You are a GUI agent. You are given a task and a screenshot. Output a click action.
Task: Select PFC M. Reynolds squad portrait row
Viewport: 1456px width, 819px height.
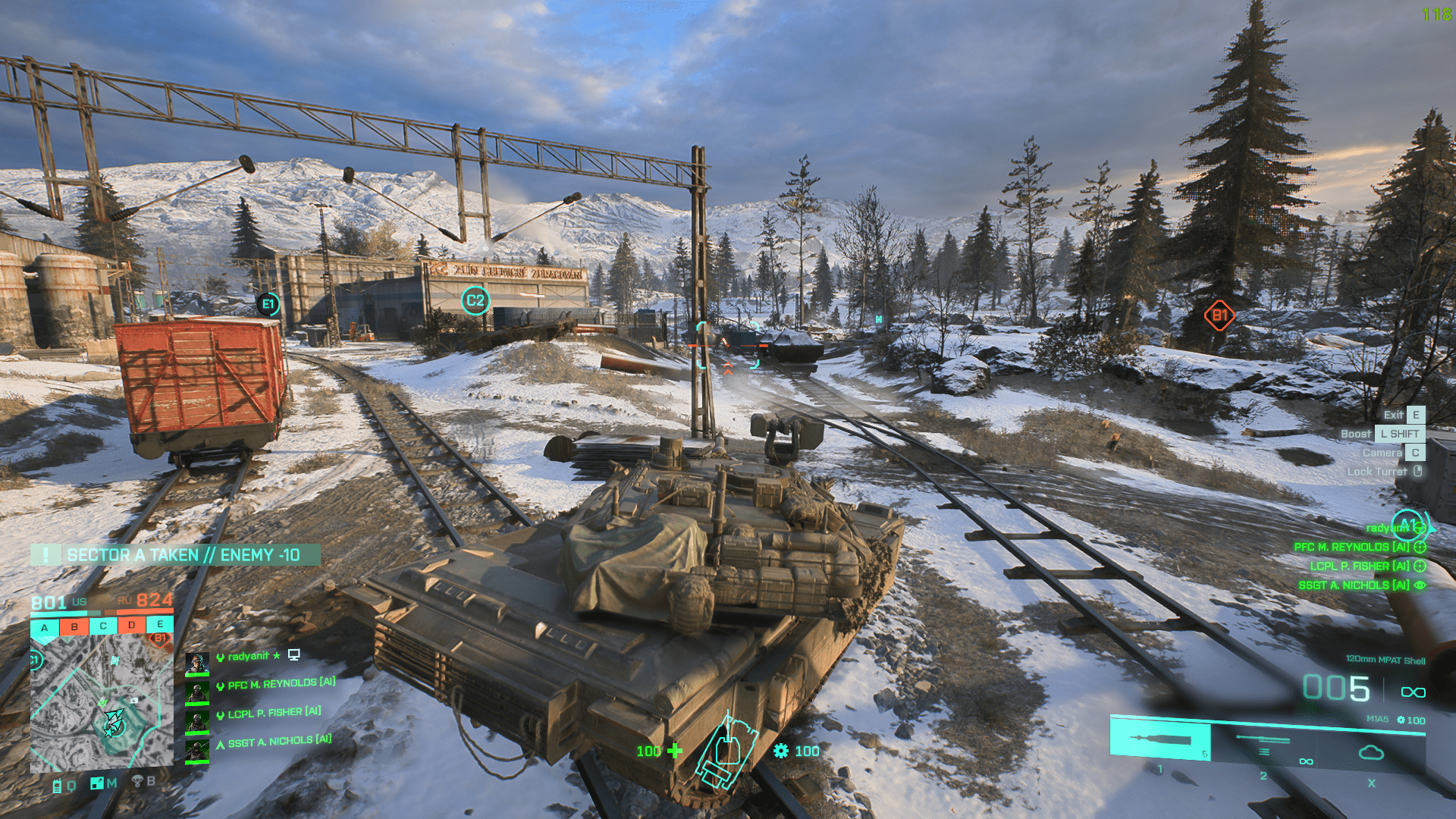(x=273, y=684)
